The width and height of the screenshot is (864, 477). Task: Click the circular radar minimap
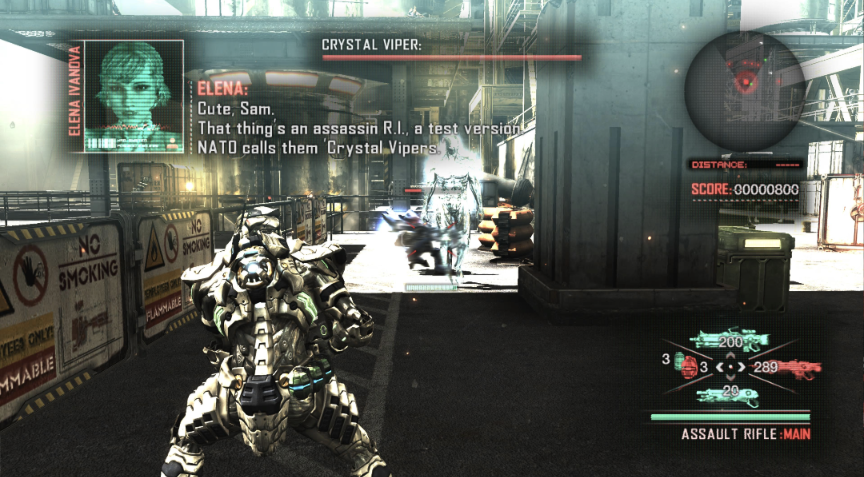[744, 90]
